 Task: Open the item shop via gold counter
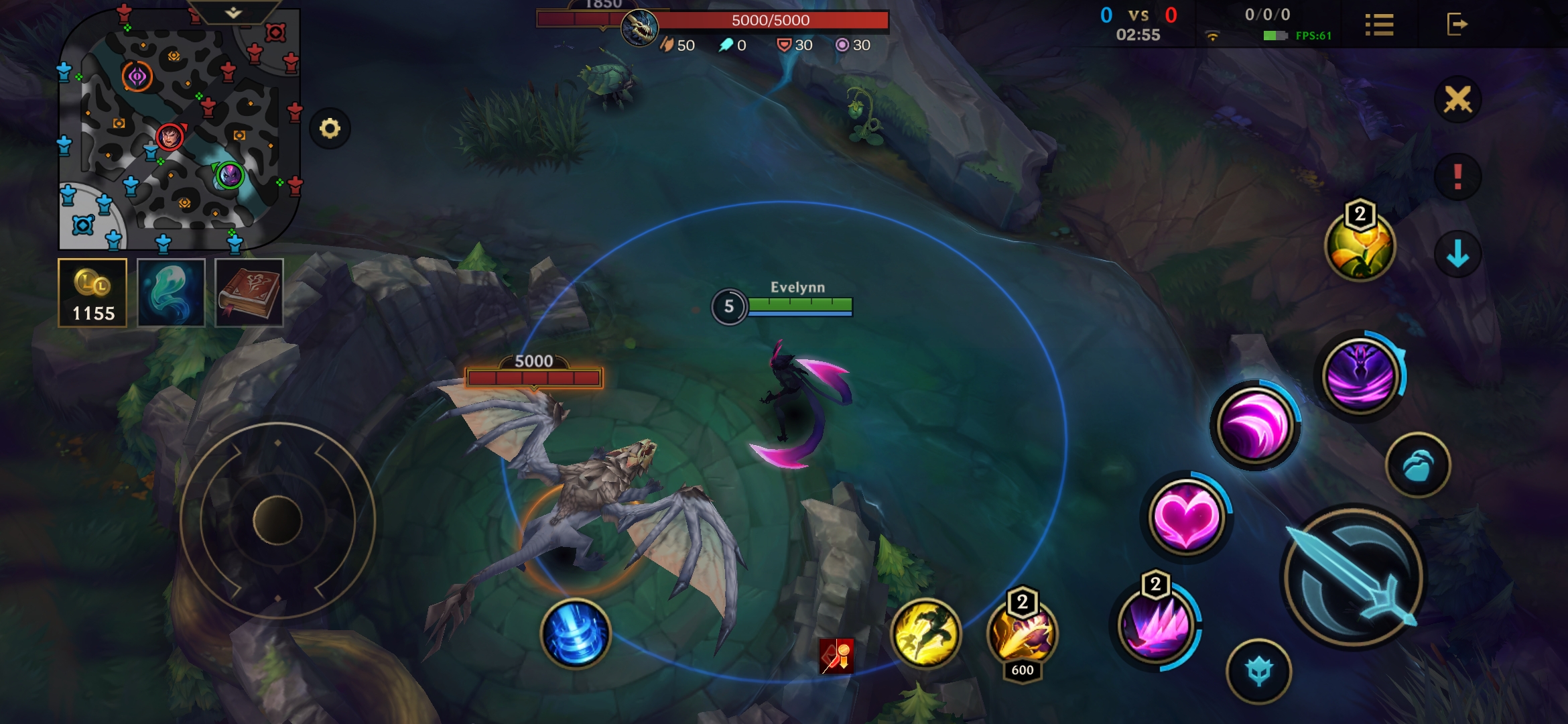coord(93,293)
